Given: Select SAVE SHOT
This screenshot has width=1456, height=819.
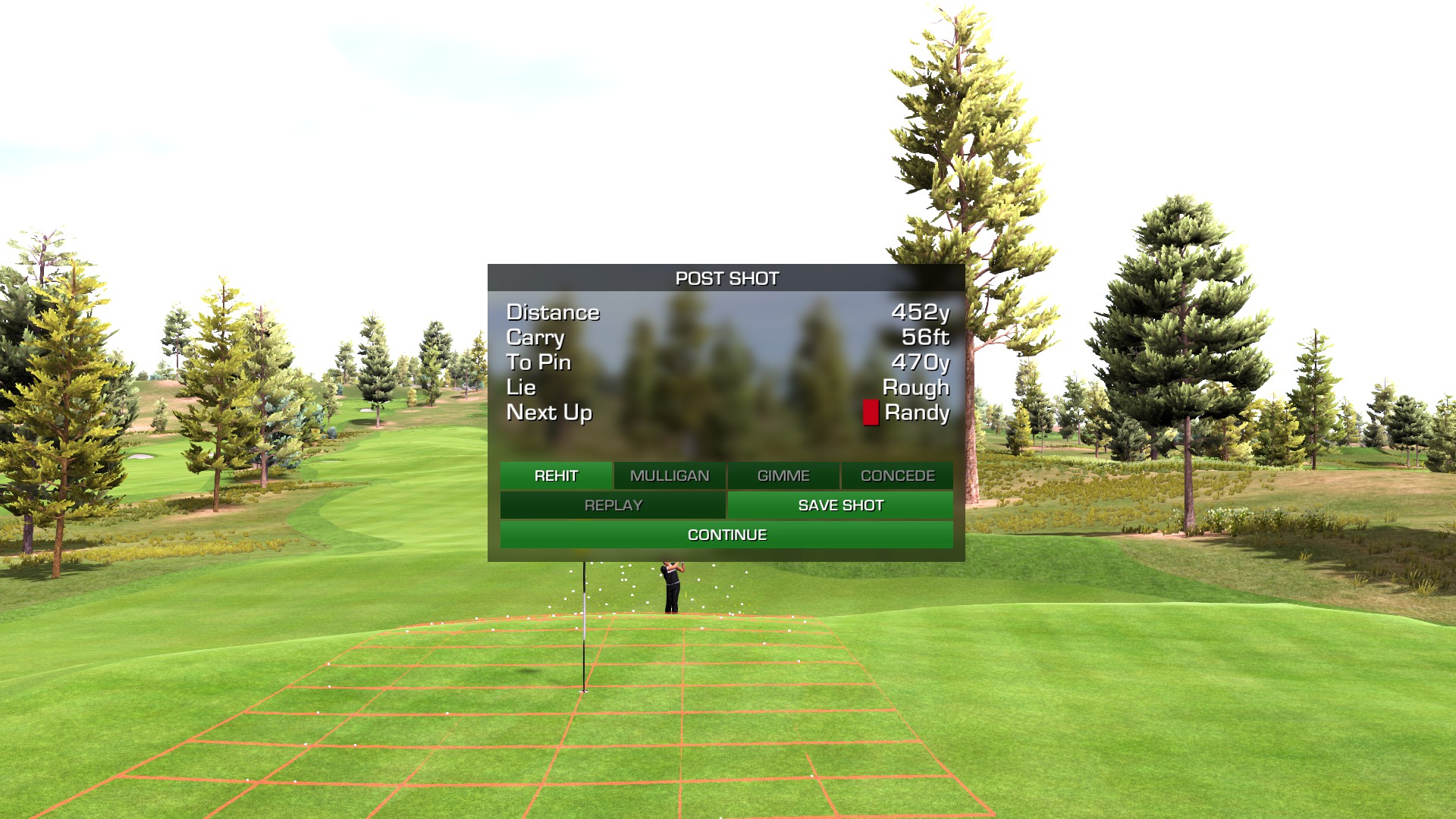Looking at the screenshot, I should coord(840,505).
